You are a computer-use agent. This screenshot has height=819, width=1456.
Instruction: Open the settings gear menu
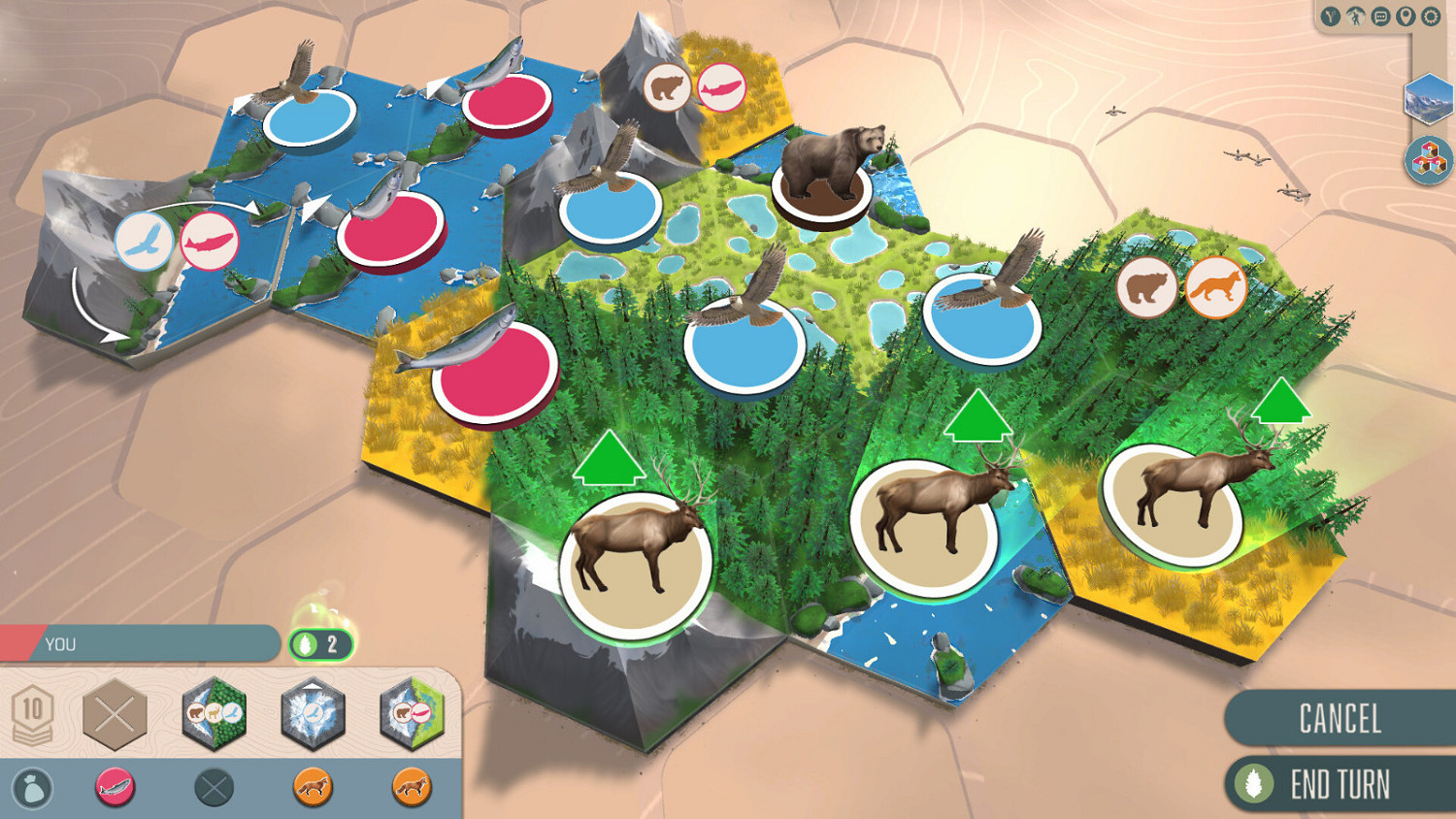pyautogui.click(x=1431, y=16)
